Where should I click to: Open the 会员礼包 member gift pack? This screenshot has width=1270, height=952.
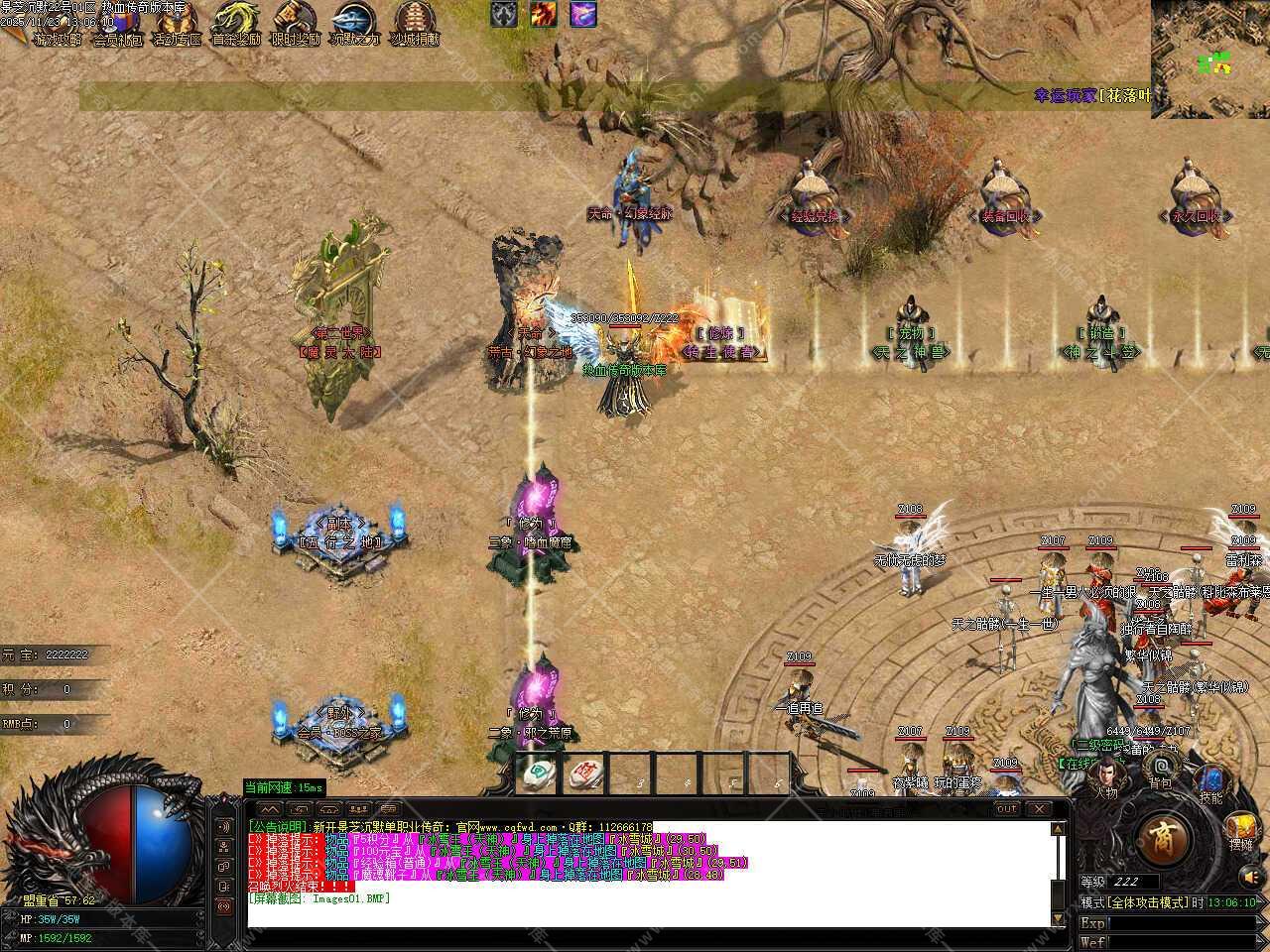tap(117, 22)
